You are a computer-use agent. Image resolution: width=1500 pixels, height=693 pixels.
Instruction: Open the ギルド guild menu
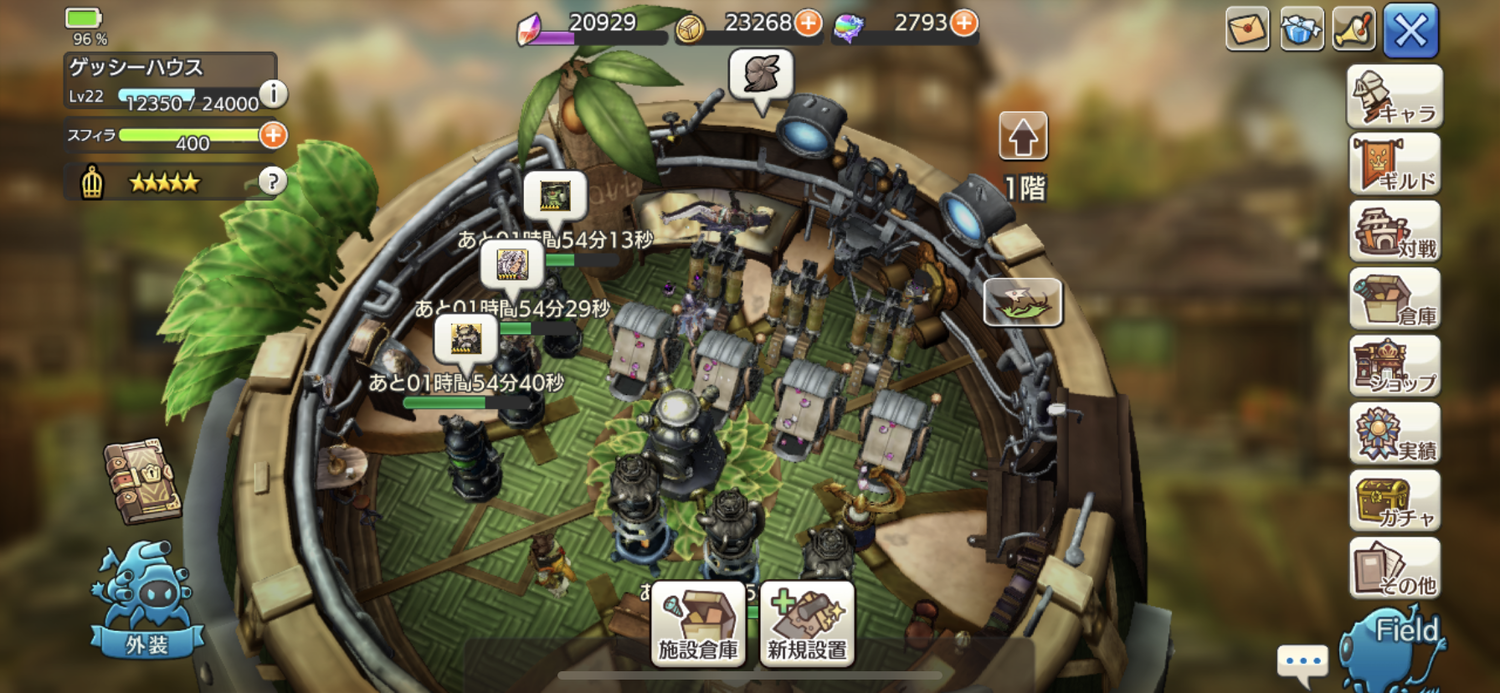tap(1395, 164)
